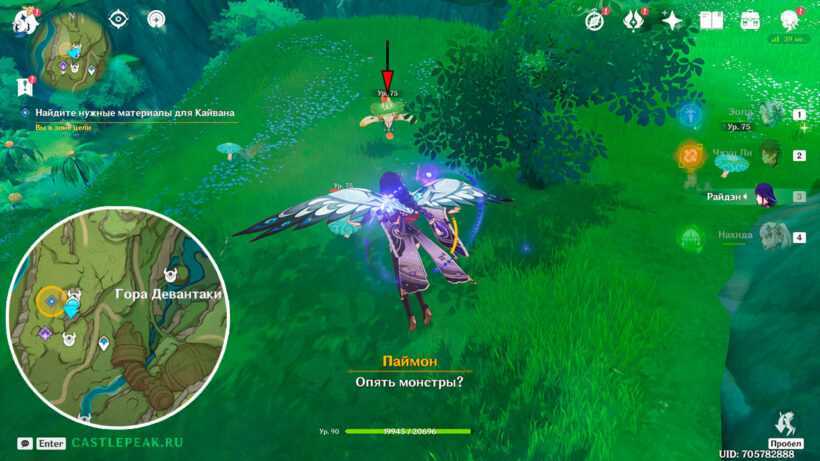Switch to party member Эола

(768, 114)
